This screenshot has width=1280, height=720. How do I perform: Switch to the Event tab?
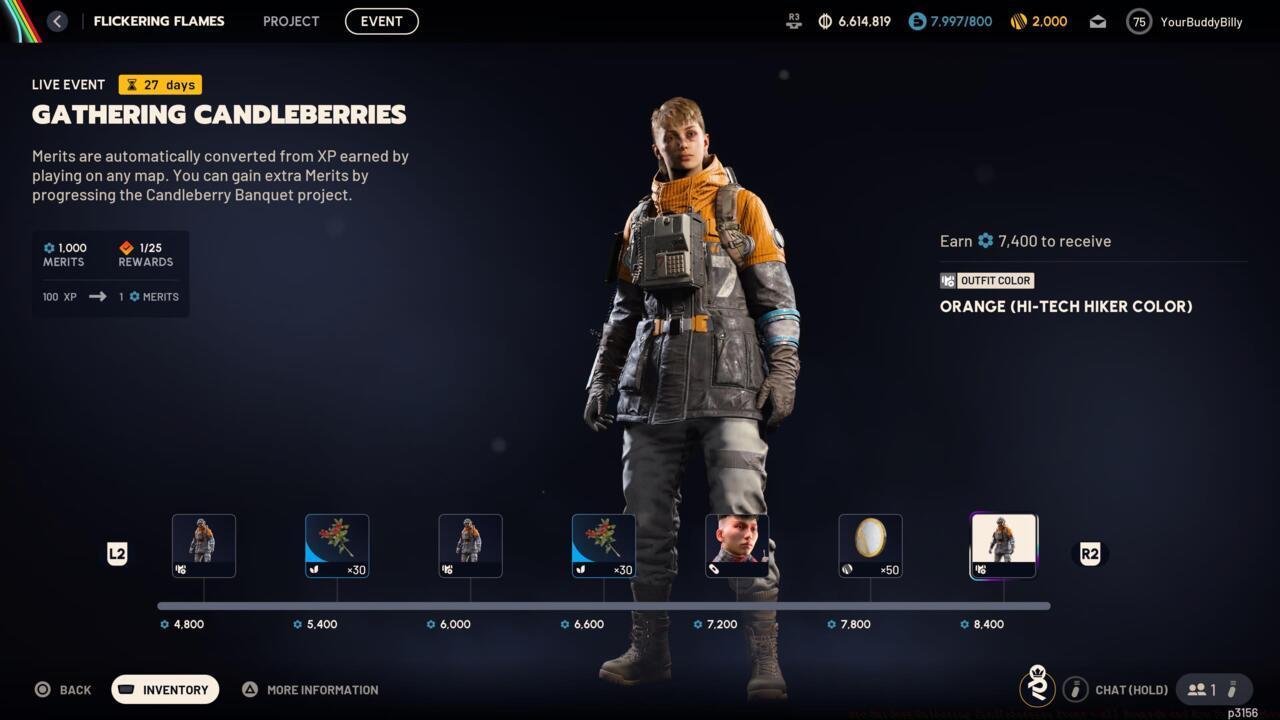(381, 21)
